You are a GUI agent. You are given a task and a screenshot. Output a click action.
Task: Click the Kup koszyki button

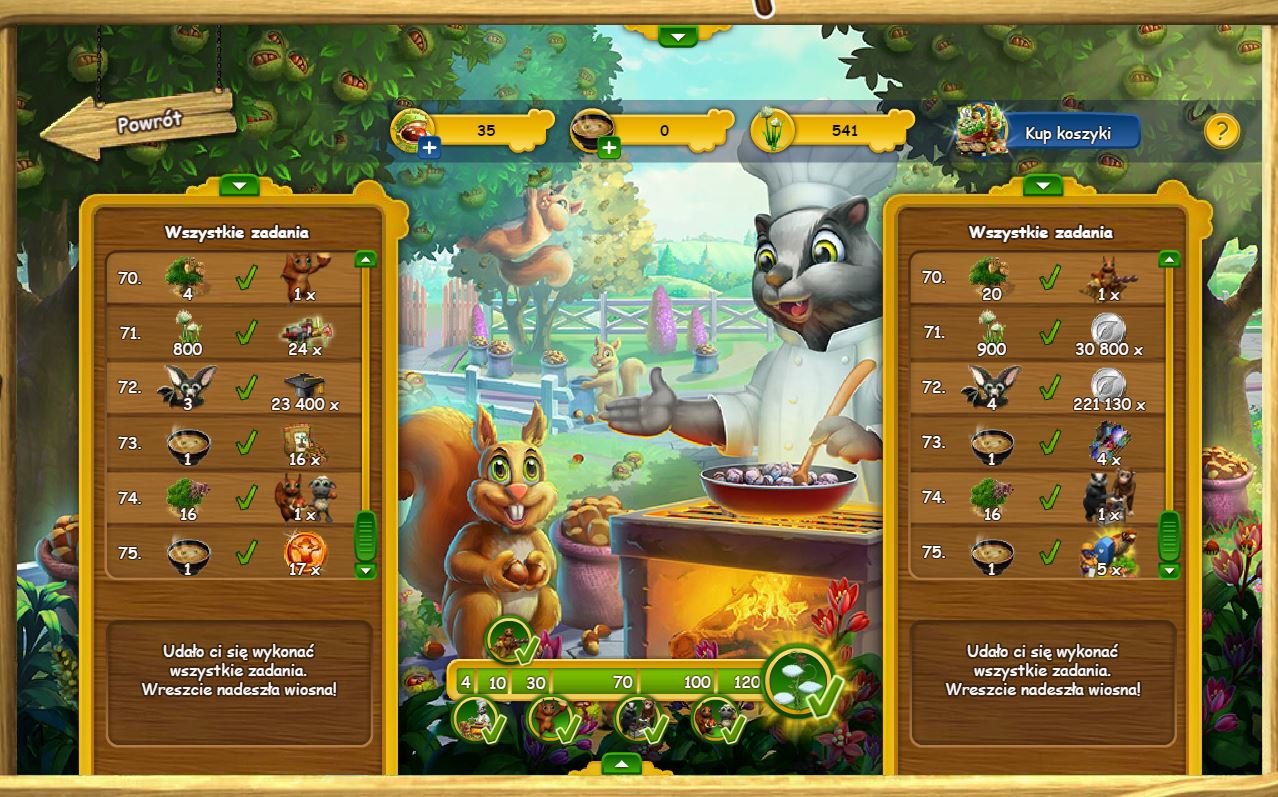tap(1067, 133)
